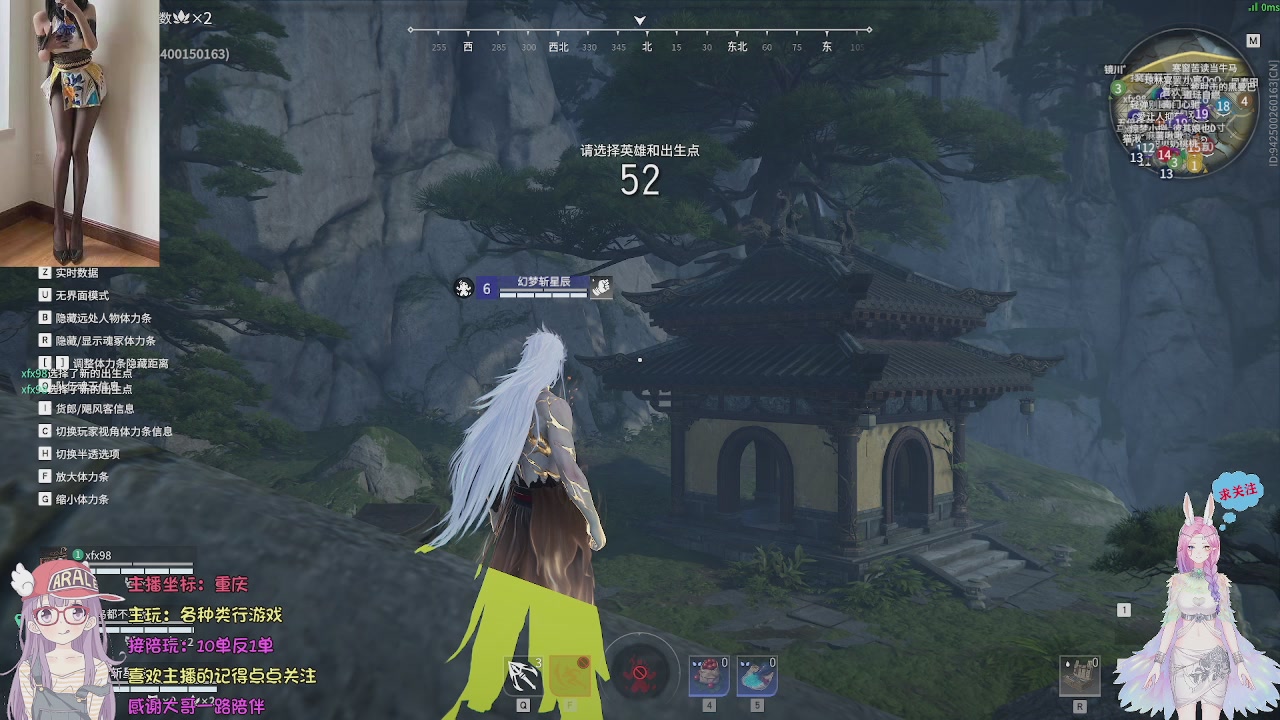Click the red ultimate ability circle
Viewport: 1280px width, 720px height.
tap(640, 672)
